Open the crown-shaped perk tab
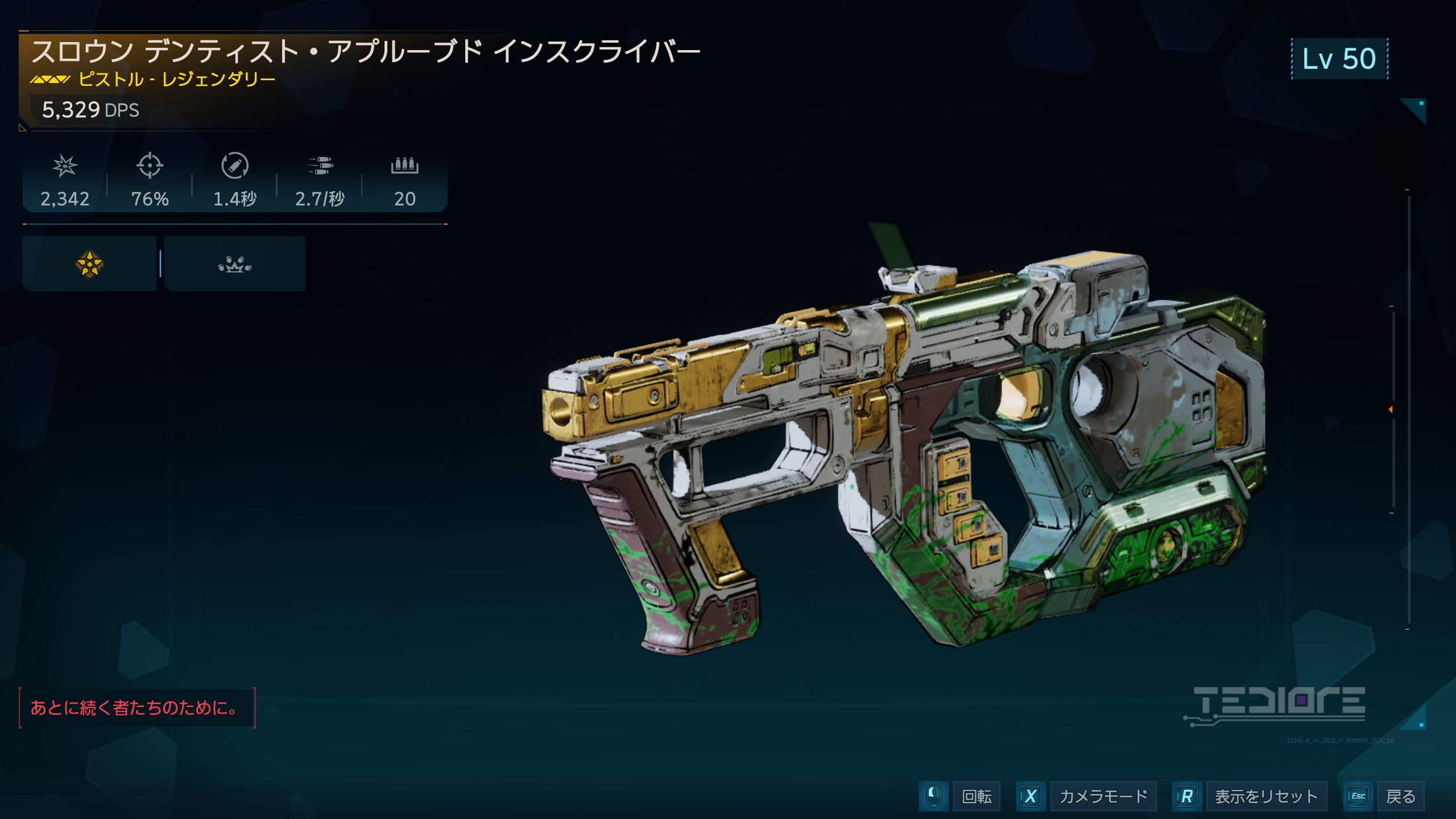Image resolution: width=1456 pixels, height=819 pixels. click(234, 264)
